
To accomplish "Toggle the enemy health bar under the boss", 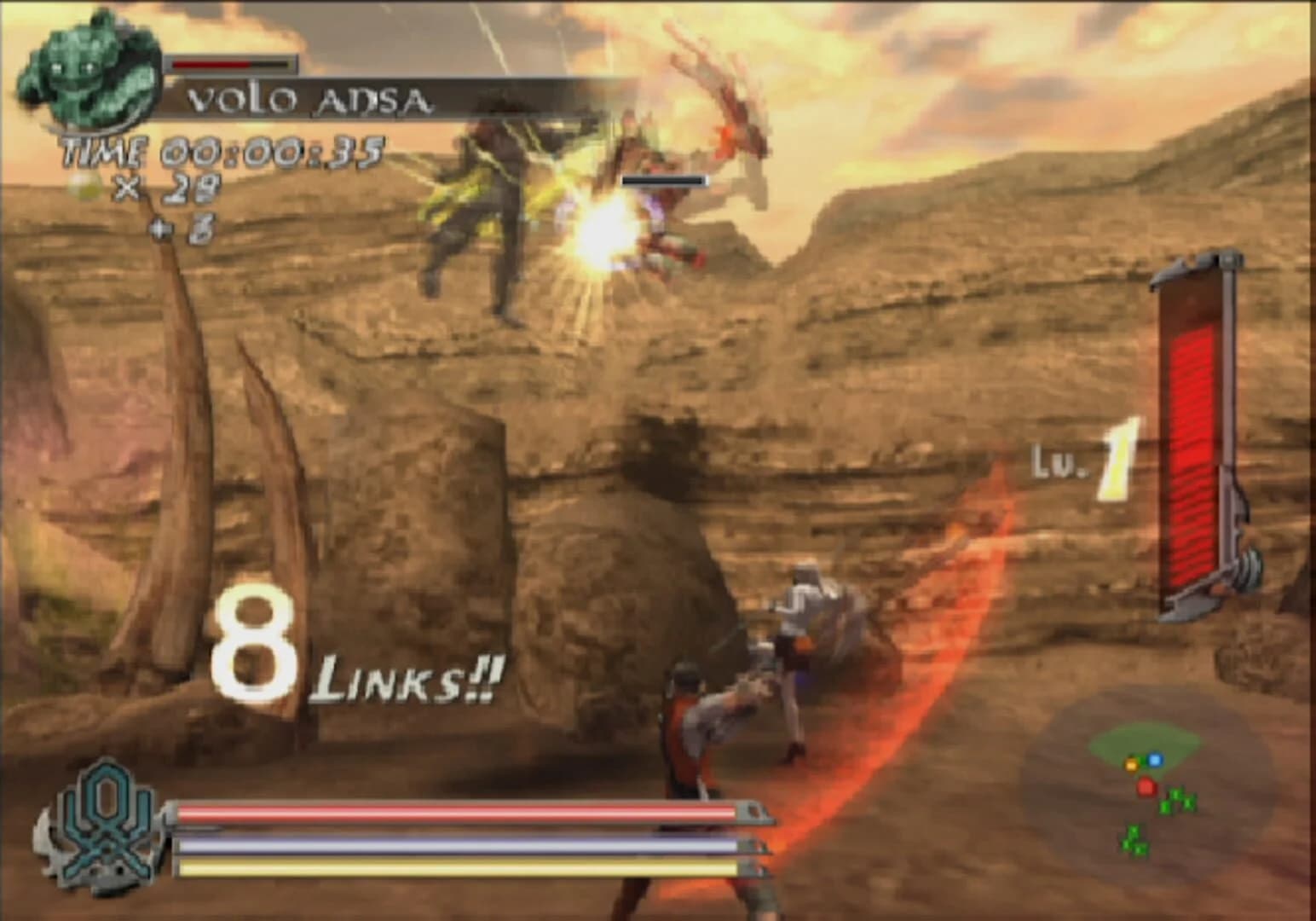I will [x=663, y=181].
